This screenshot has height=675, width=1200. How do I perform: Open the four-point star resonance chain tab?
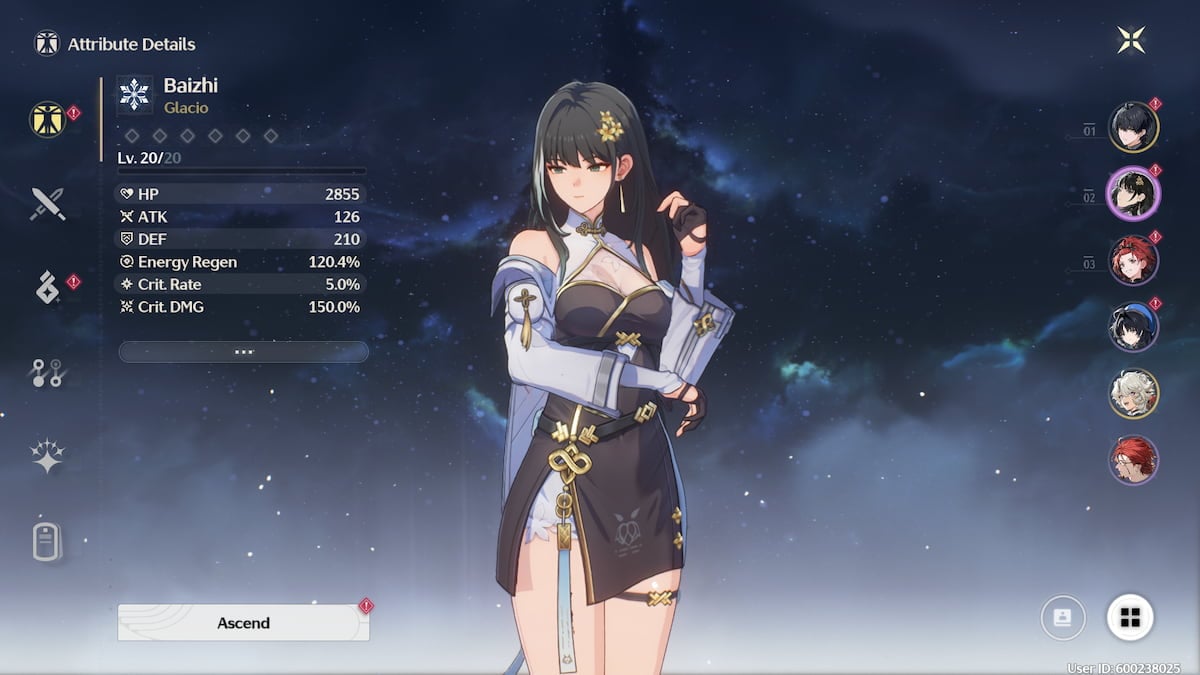point(47,457)
